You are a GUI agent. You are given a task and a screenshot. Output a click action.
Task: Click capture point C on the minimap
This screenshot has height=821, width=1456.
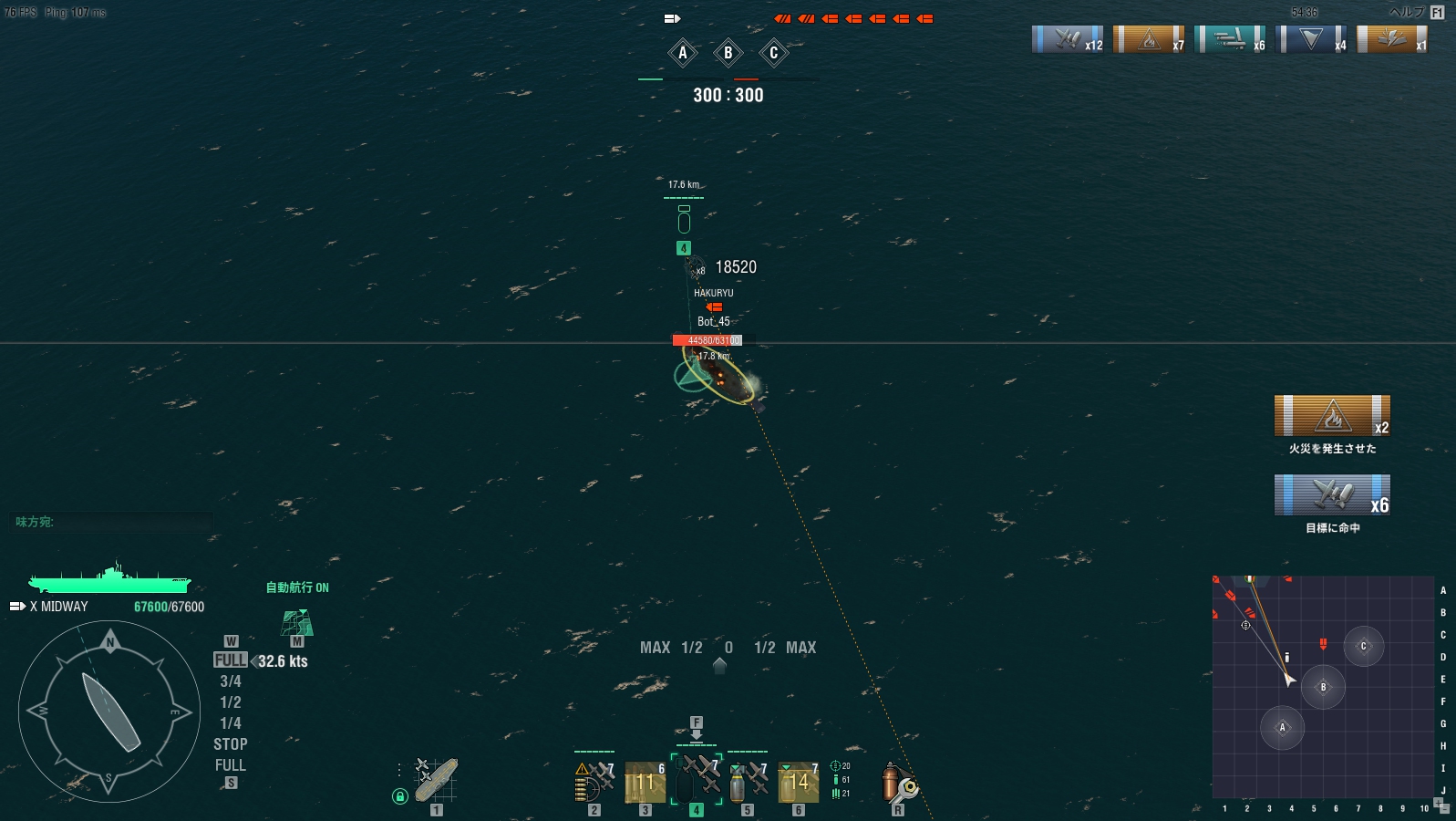pos(1363,646)
